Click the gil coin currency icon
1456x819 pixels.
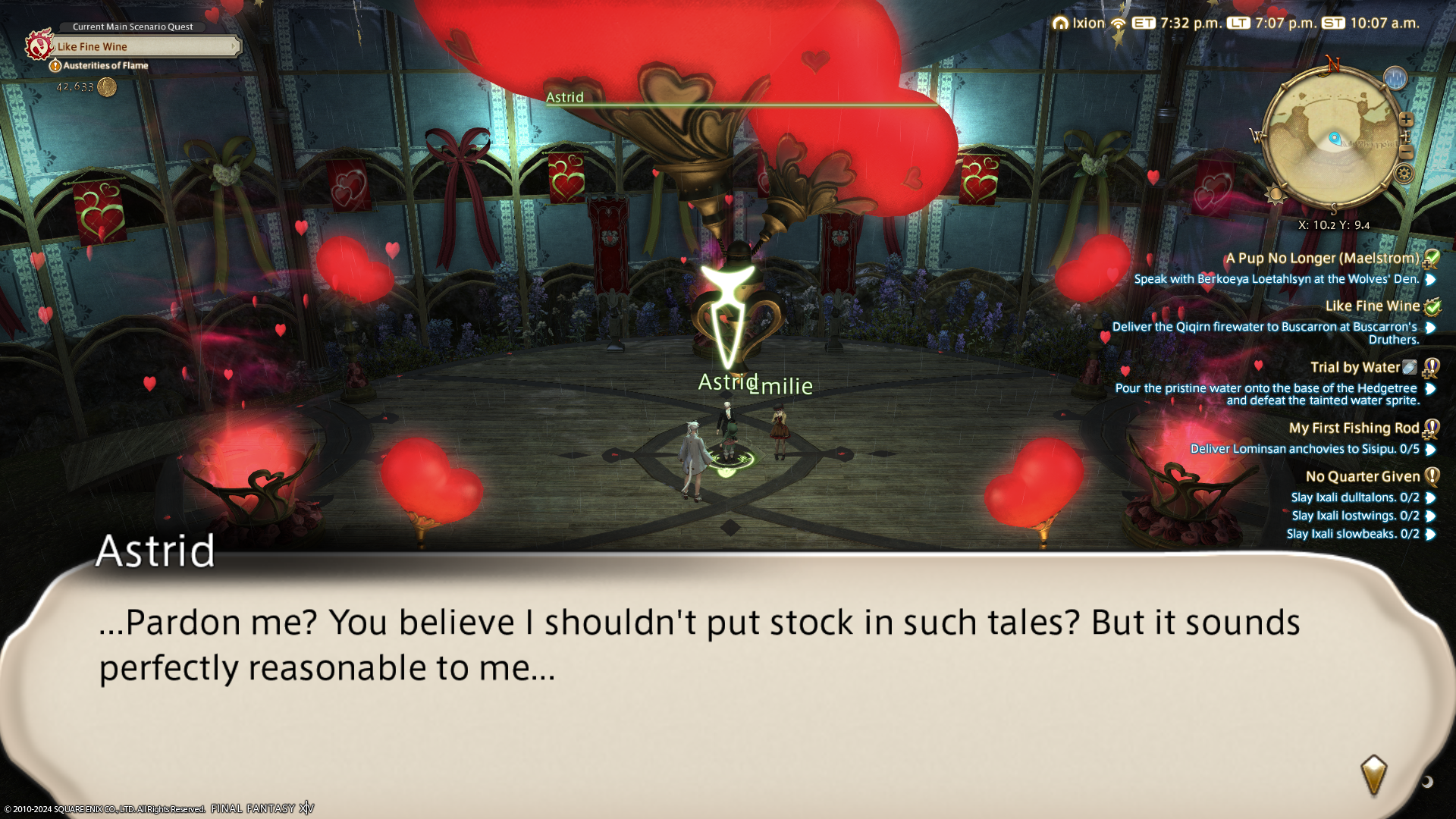coord(107,87)
